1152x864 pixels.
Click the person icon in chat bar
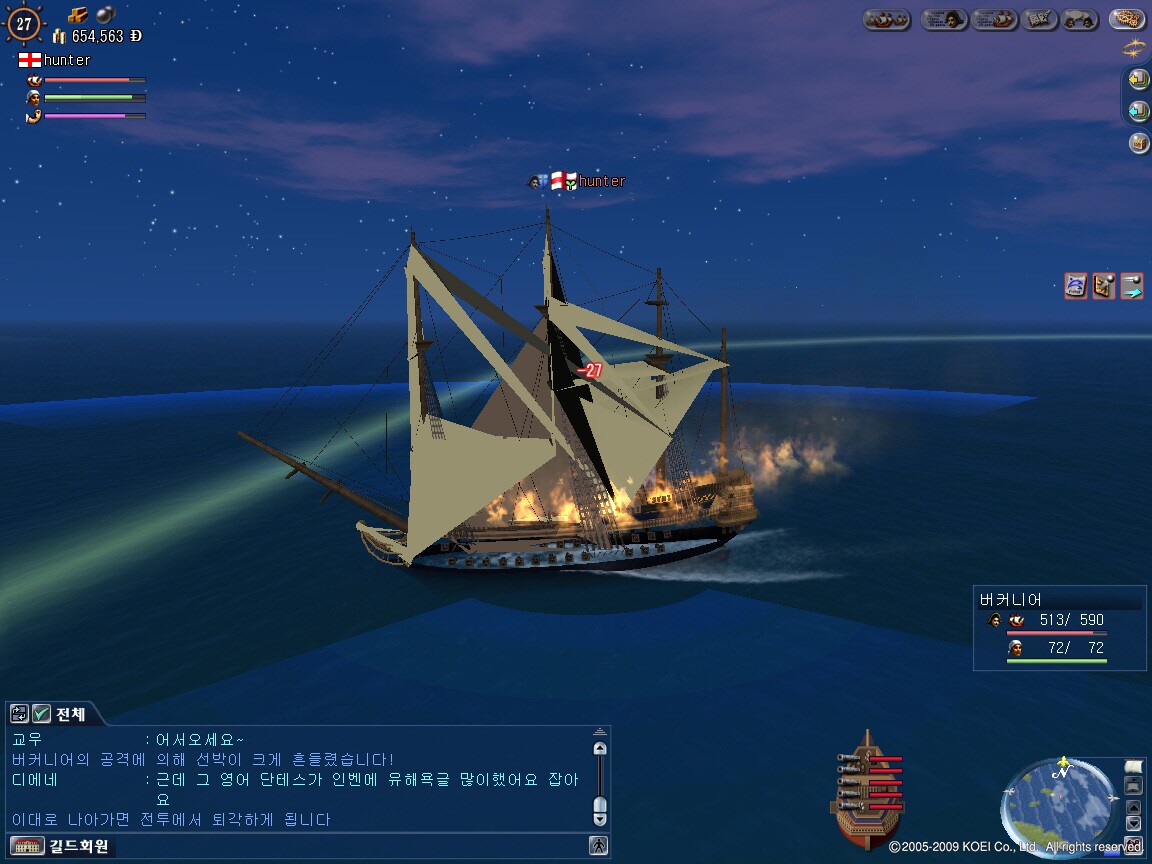tap(598, 846)
